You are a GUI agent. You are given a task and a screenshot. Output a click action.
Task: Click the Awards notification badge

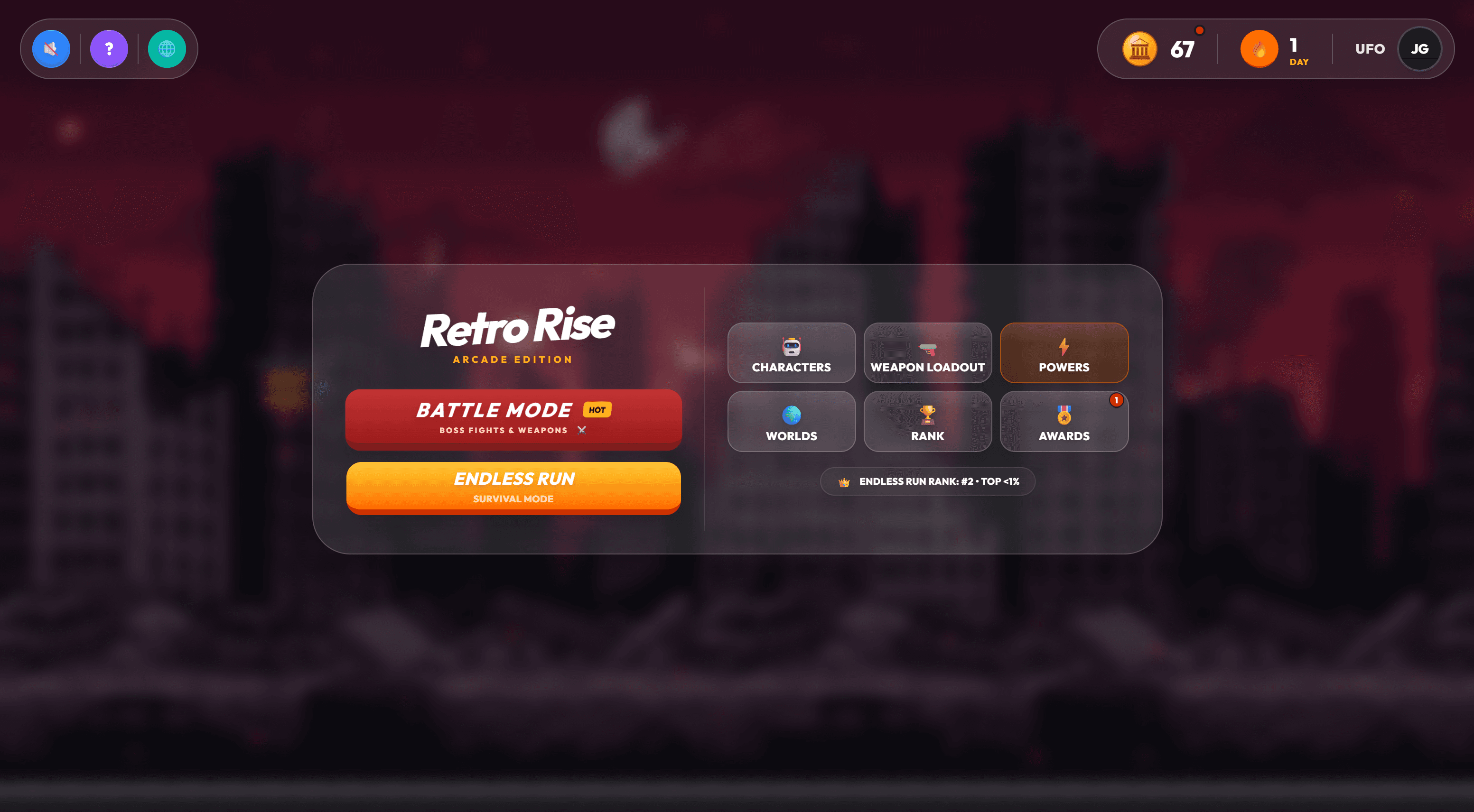coord(1116,401)
